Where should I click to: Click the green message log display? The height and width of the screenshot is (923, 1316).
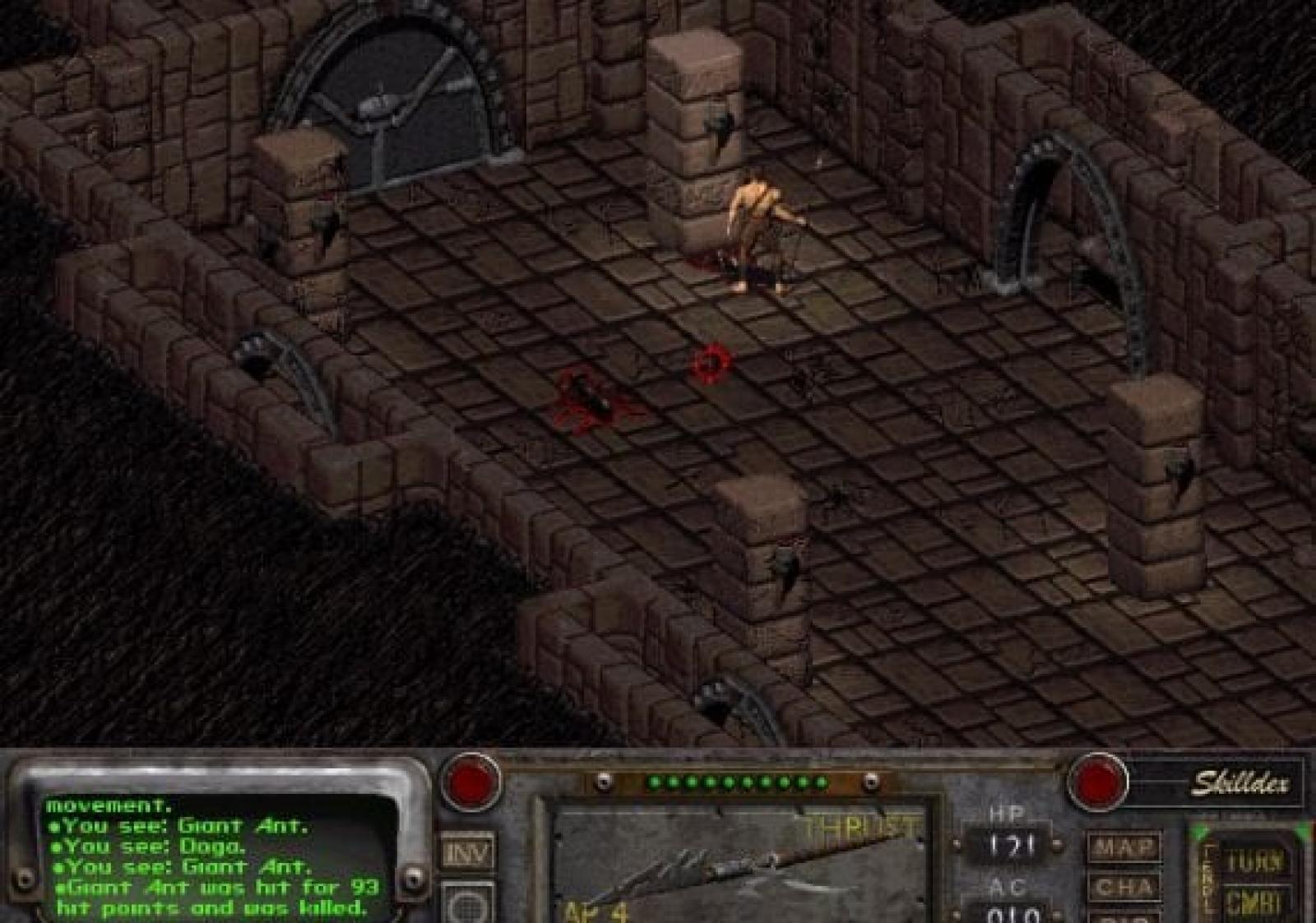(215, 856)
